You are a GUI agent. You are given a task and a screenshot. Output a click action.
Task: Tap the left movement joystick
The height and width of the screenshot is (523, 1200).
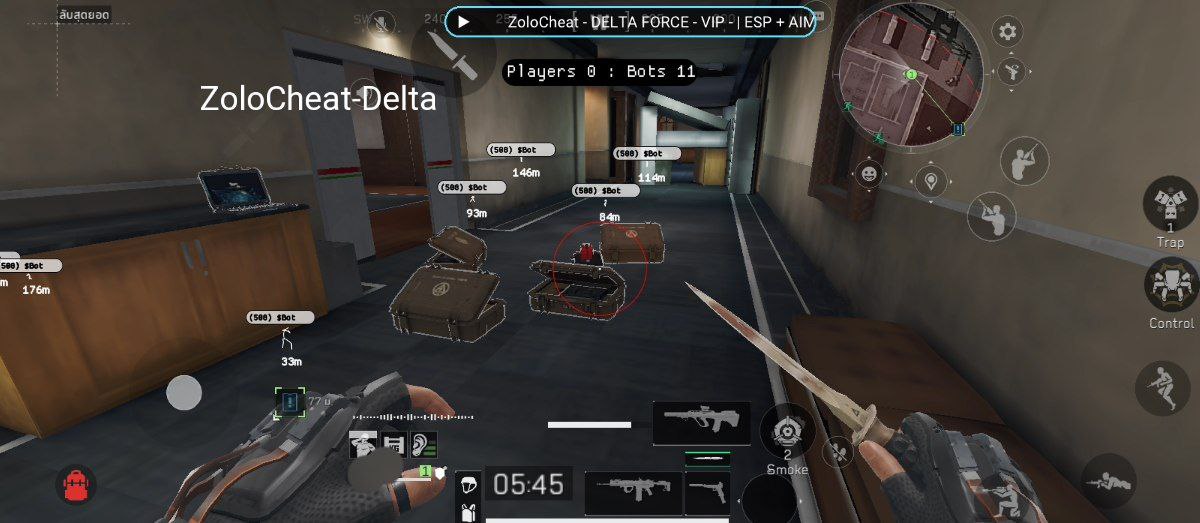(184, 392)
